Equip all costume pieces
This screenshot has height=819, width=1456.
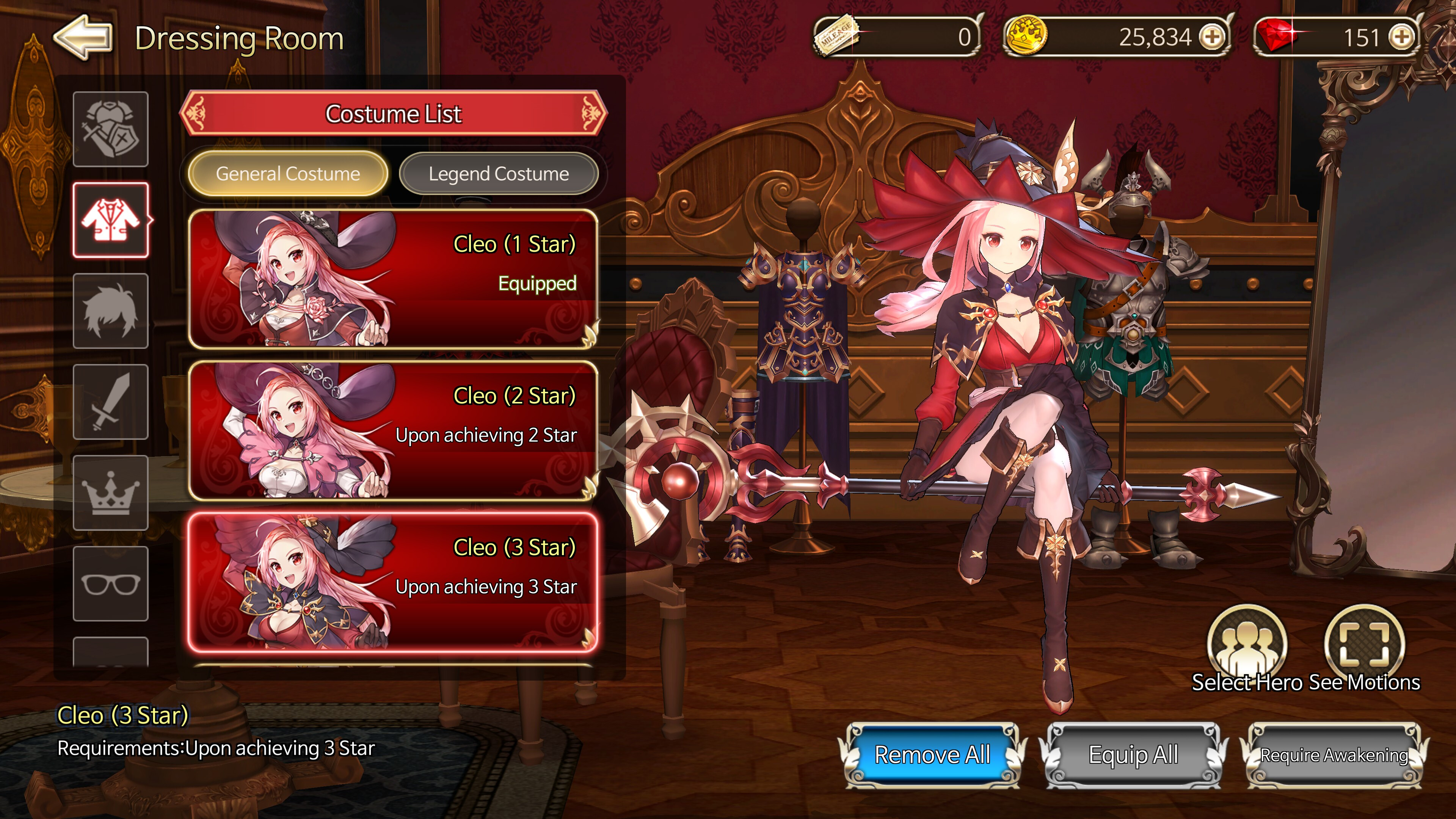click(1133, 755)
